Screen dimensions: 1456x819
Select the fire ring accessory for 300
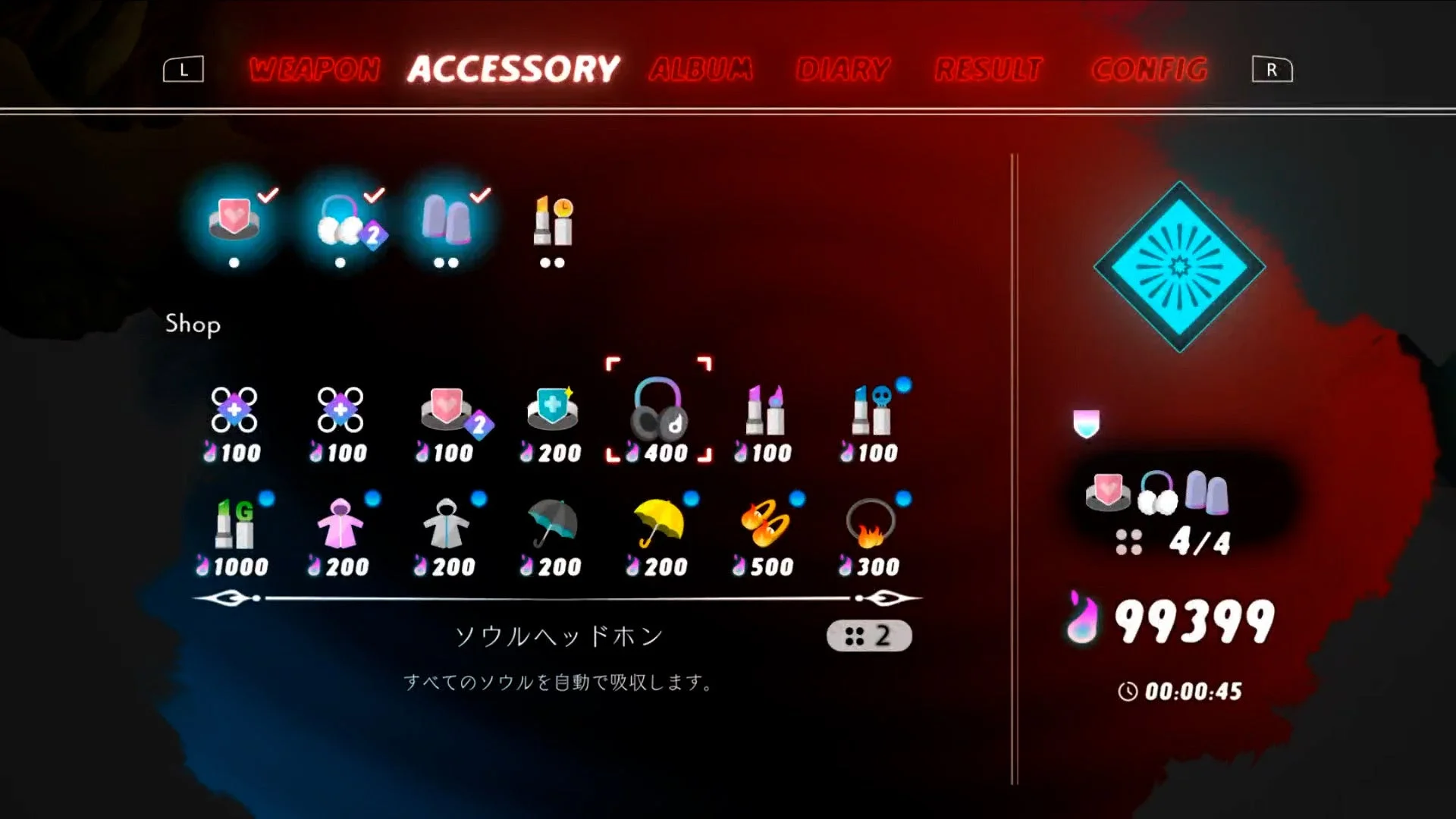(870, 527)
